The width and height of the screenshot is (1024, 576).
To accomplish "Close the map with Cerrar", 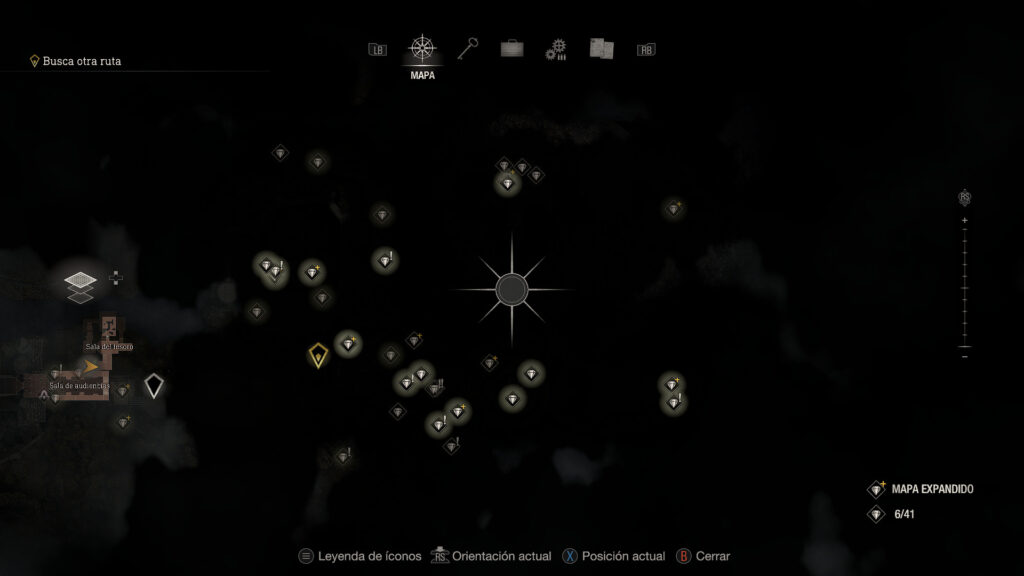I will (704, 556).
